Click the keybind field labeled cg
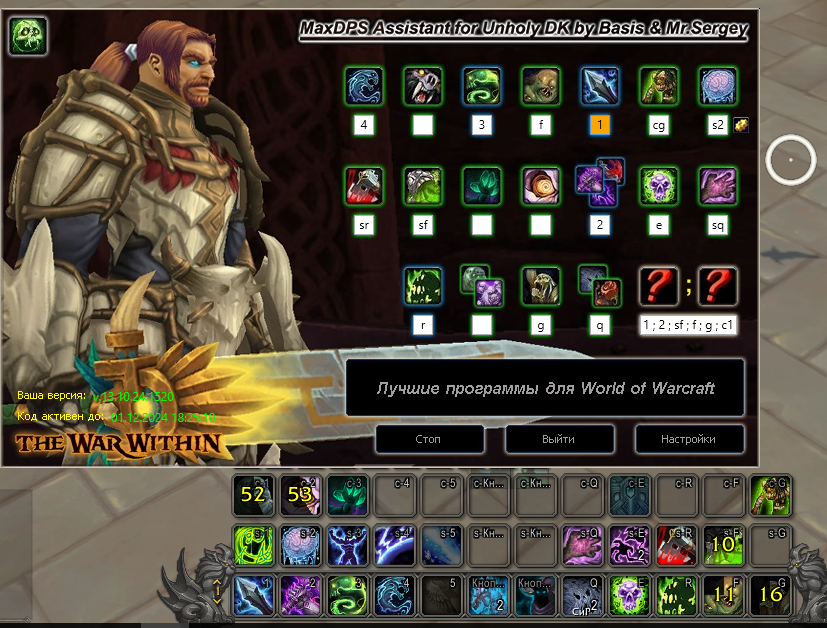The image size is (827, 628). (x=659, y=125)
